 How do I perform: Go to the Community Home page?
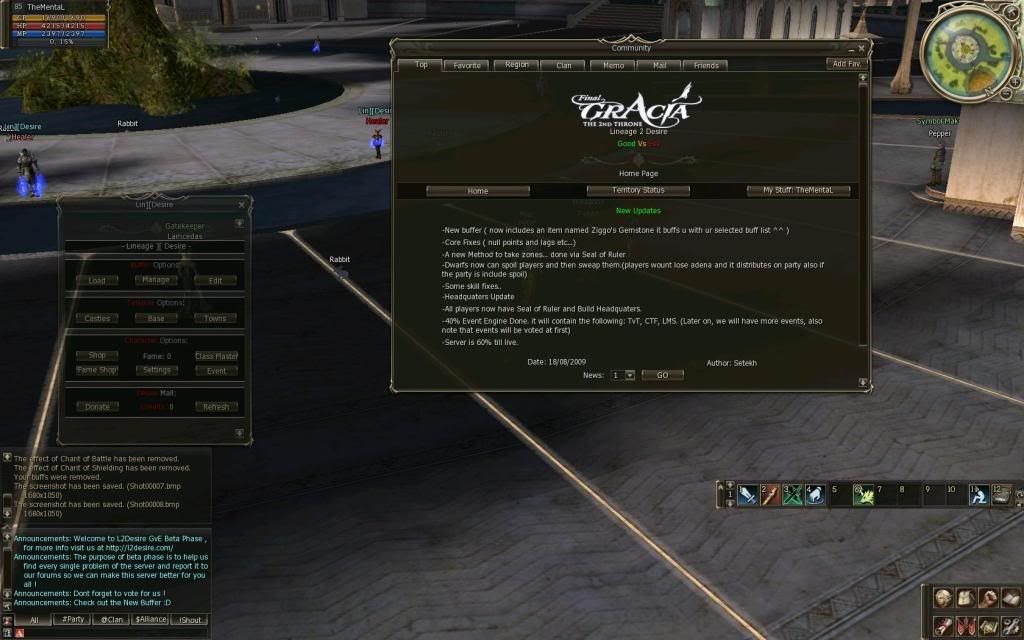[x=478, y=190]
